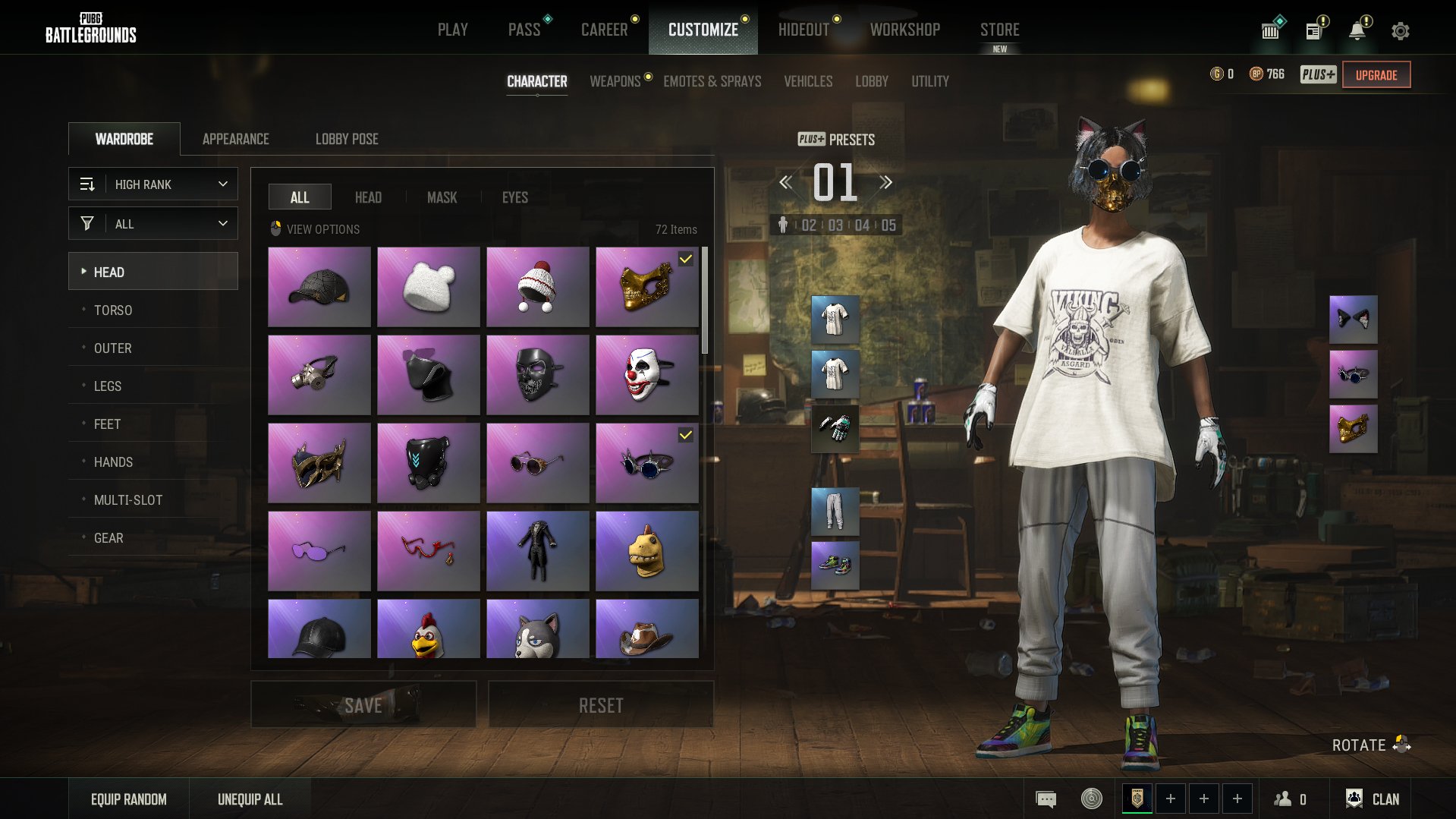1456x819 pixels.
Task: Click the Upgrade button
Action: pos(1376,75)
